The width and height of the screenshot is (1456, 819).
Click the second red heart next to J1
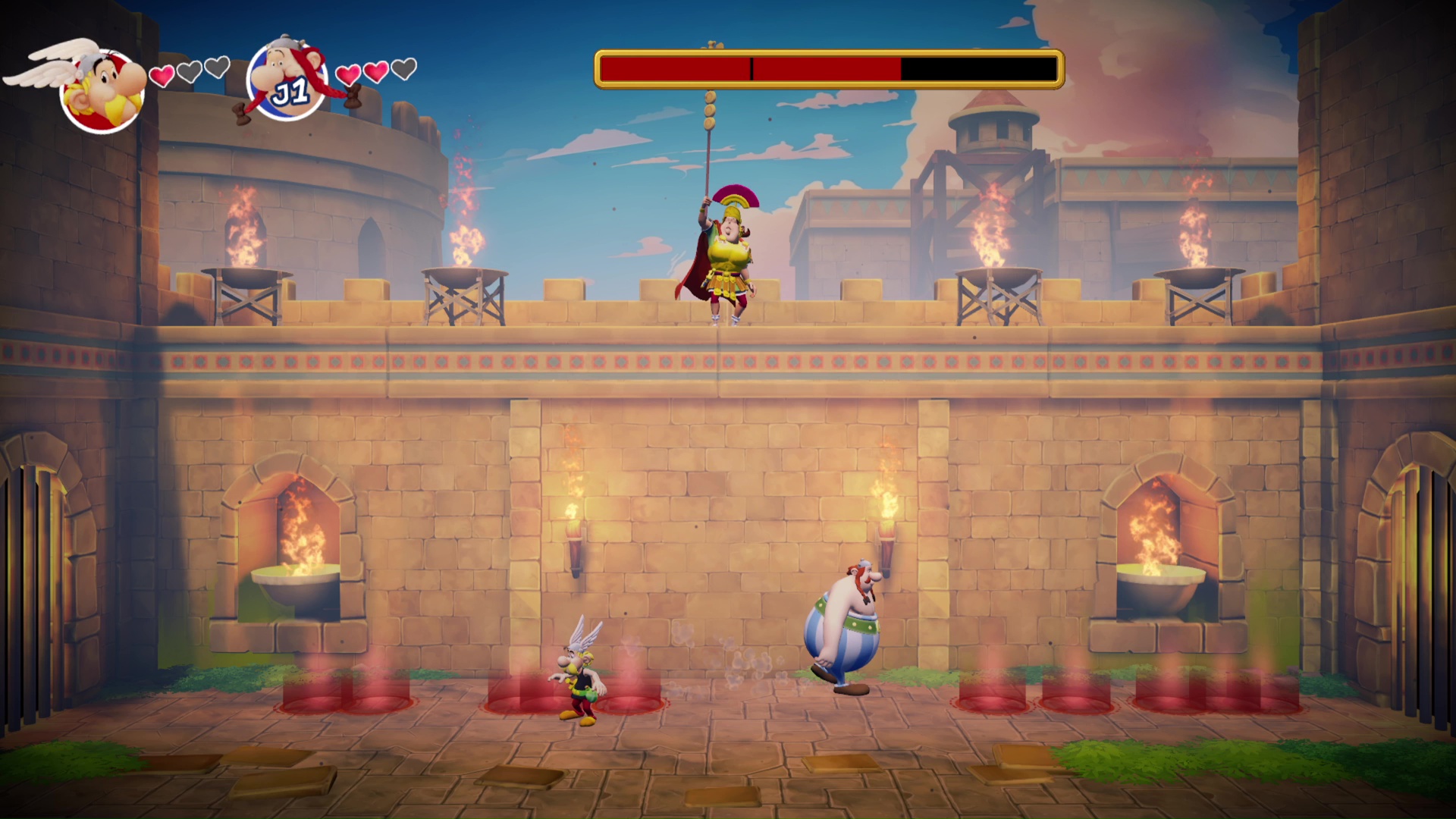click(x=375, y=70)
